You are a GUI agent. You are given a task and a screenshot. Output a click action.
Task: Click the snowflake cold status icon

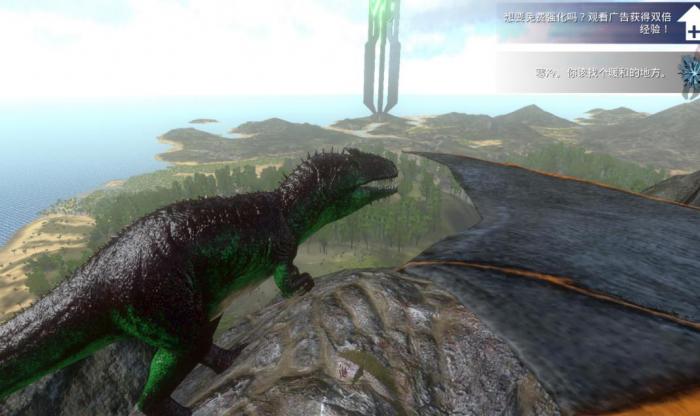click(x=689, y=73)
